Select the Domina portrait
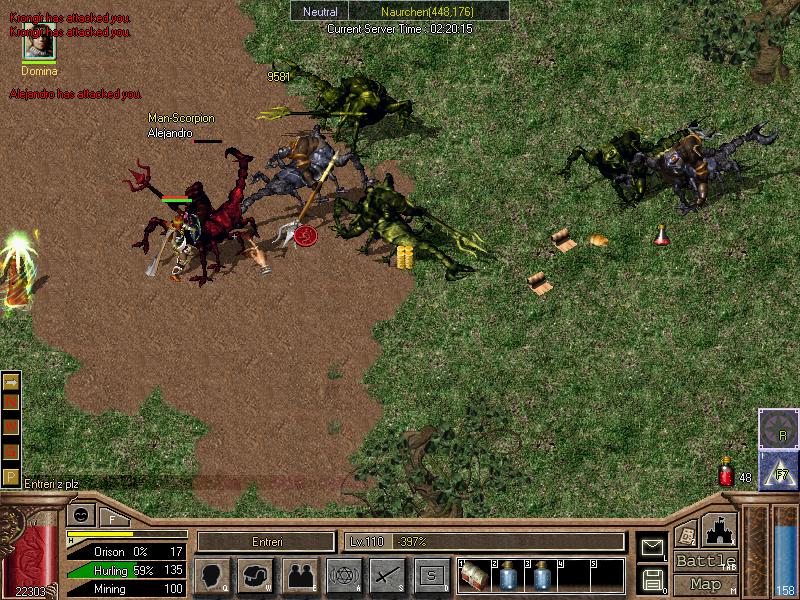Image resolution: width=800 pixels, height=600 pixels. (x=39, y=45)
